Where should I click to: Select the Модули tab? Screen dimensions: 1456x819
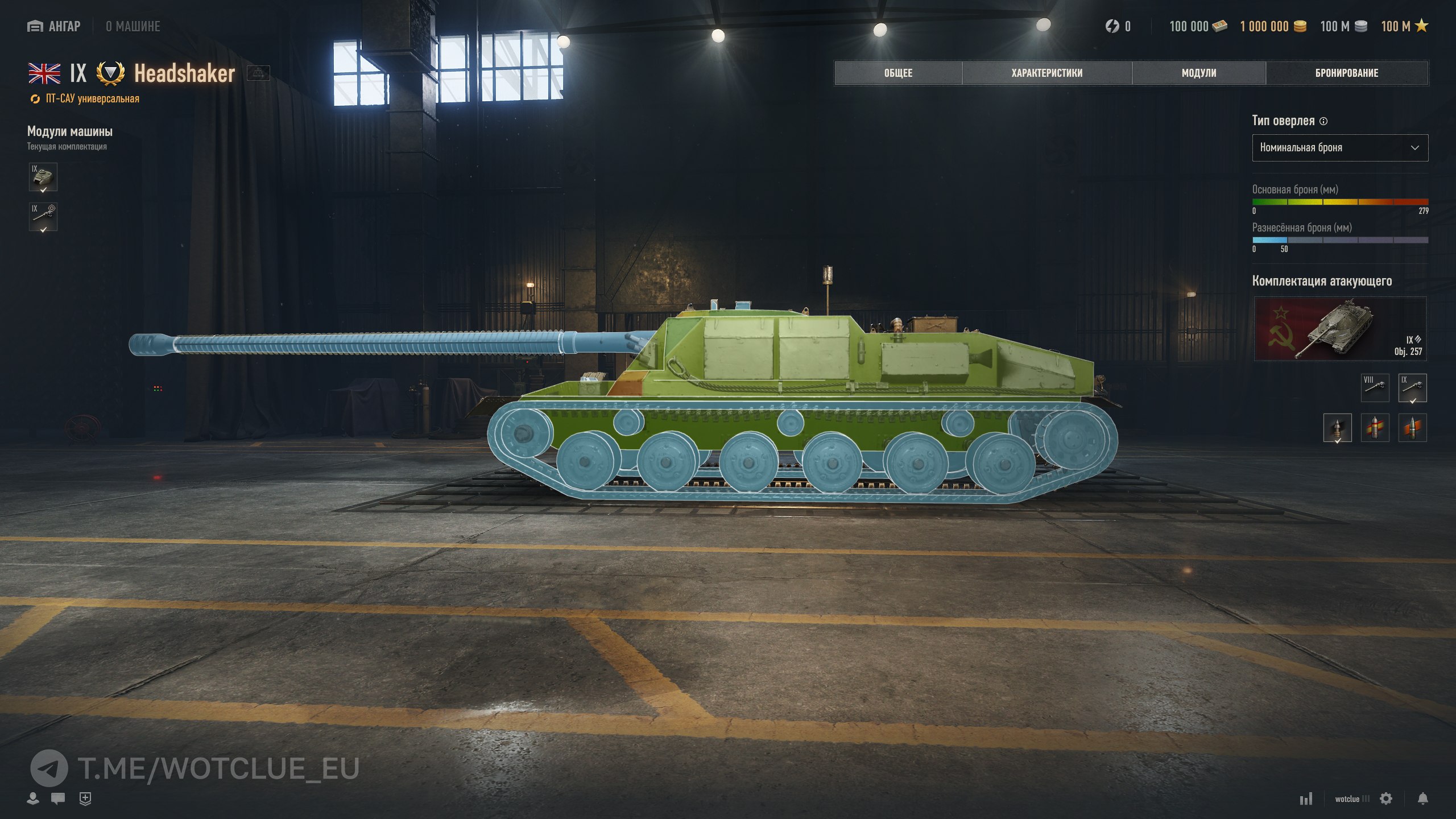point(1198,73)
